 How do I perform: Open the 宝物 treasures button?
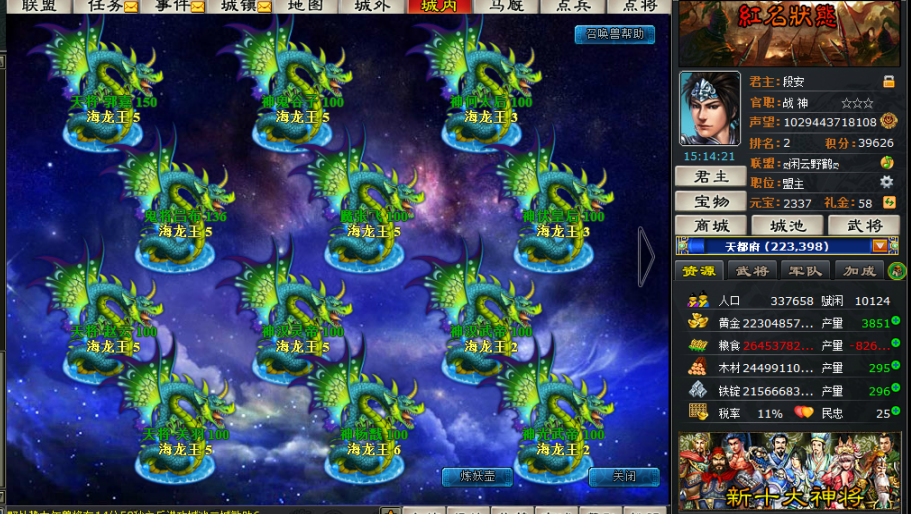coord(709,202)
